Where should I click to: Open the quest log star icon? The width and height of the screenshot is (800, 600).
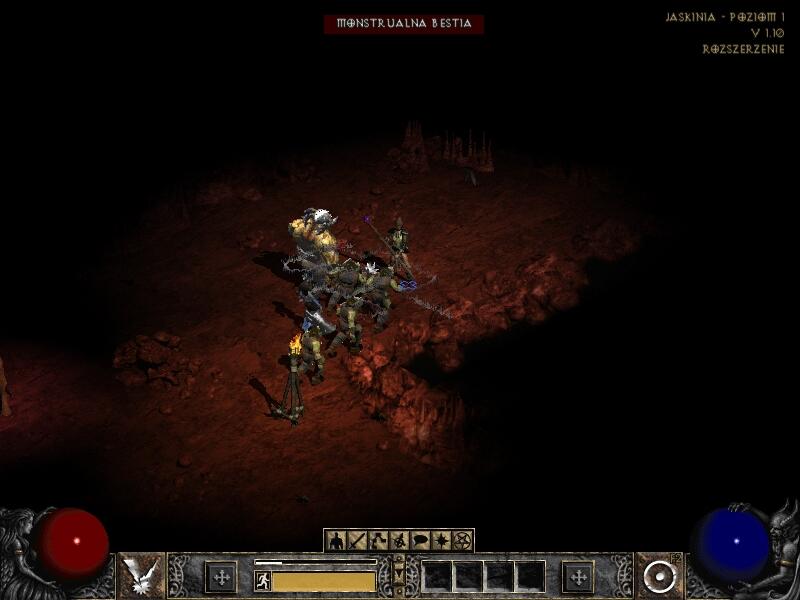pyautogui.click(x=441, y=541)
